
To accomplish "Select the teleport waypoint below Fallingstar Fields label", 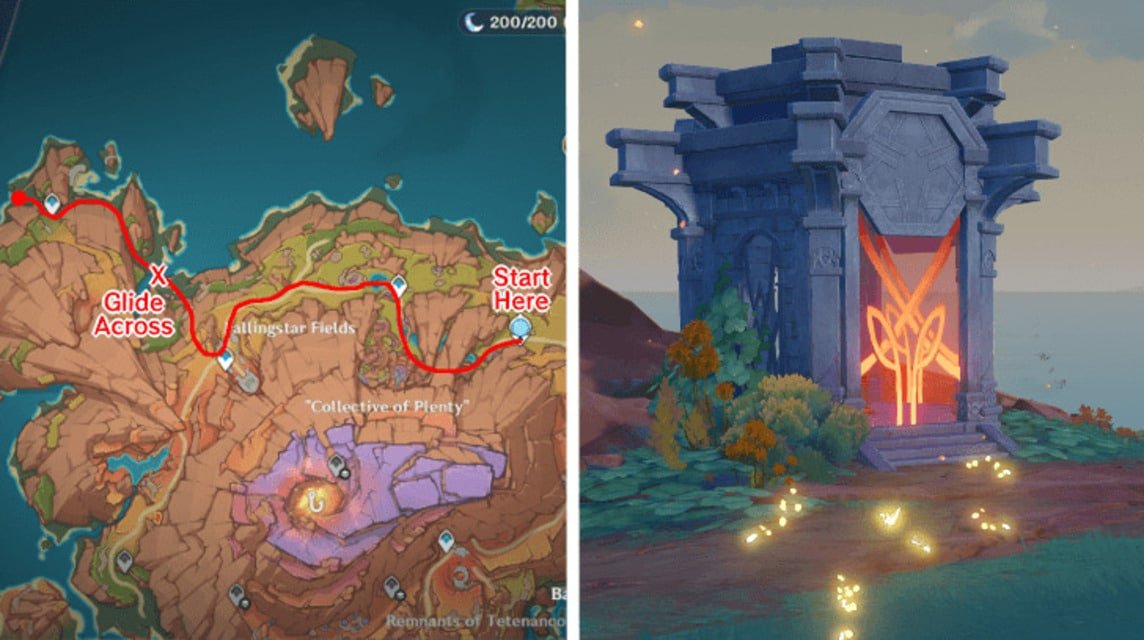I will [x=226, y=360].
